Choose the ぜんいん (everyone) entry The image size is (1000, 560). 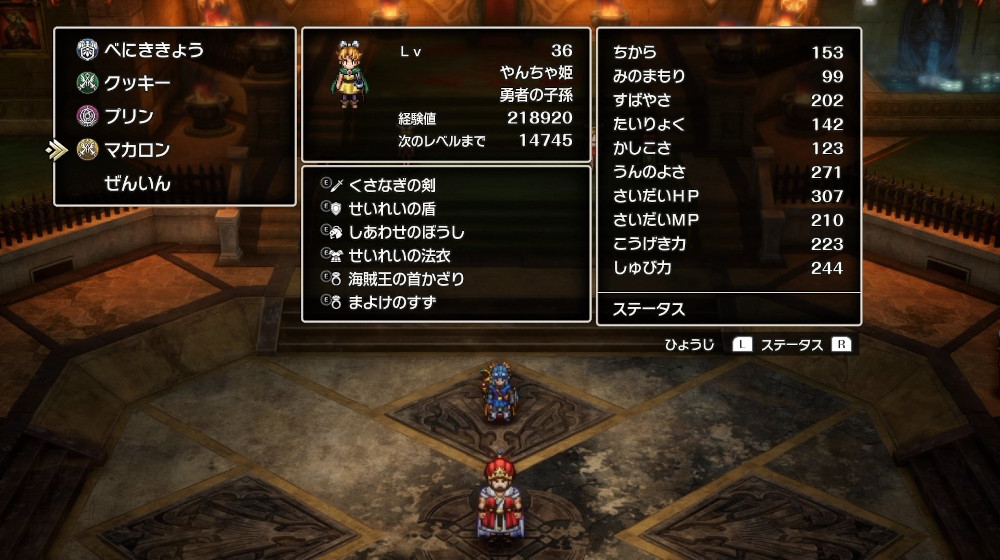point(137,184)
